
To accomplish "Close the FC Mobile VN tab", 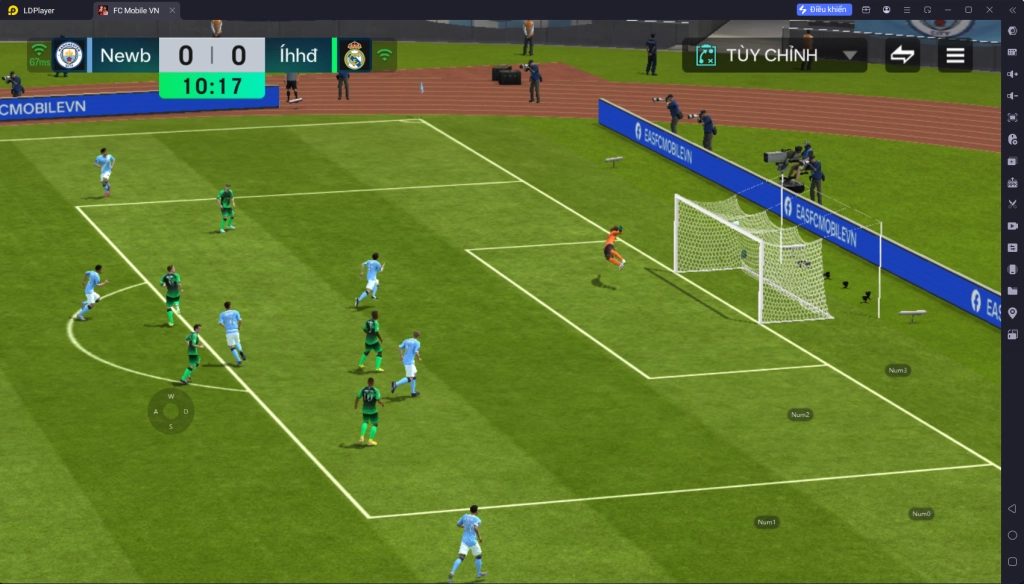I will point(172,10).
